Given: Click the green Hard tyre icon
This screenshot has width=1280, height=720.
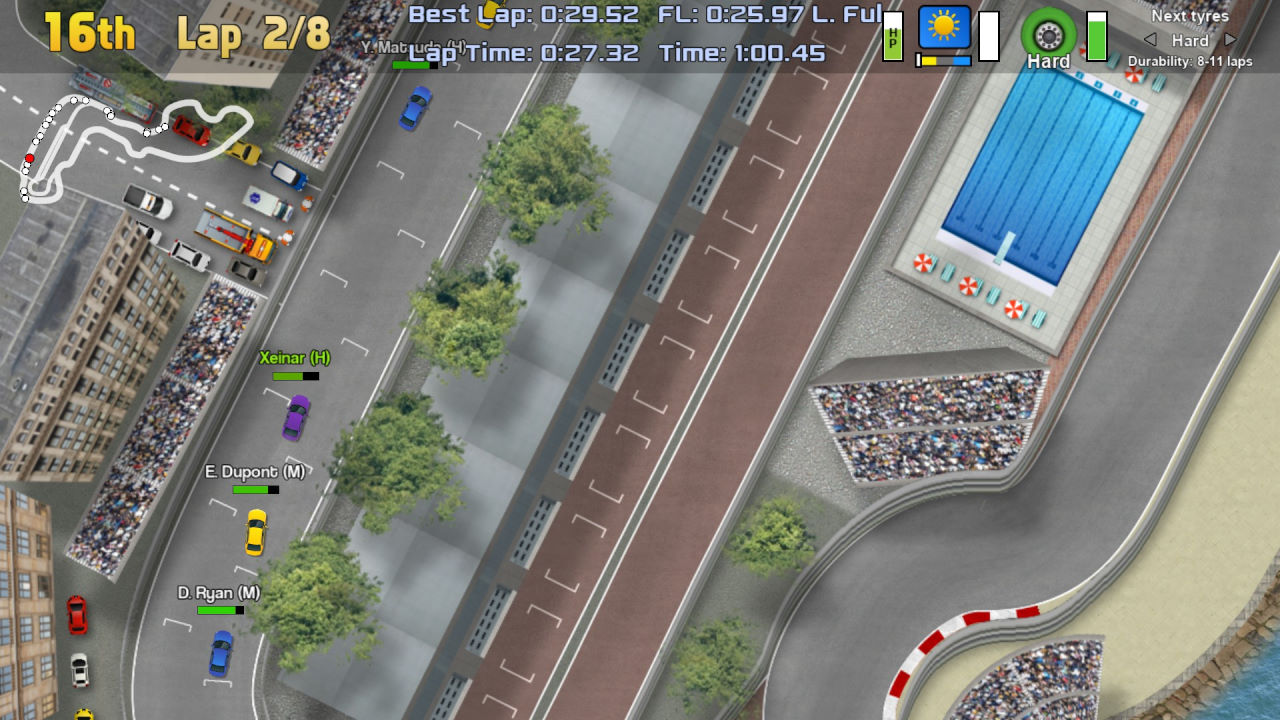Looking at the screenshot, I should pyautogui.click(x=1047, y=36).
